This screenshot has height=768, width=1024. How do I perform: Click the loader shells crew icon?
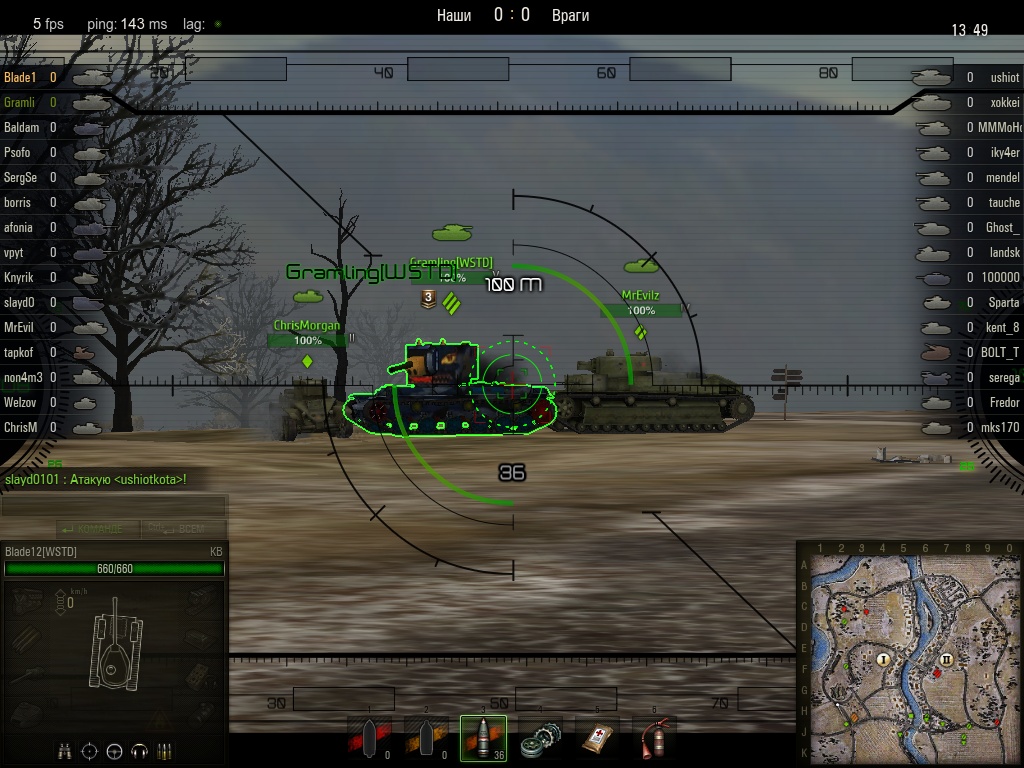[x=165, y=750]
